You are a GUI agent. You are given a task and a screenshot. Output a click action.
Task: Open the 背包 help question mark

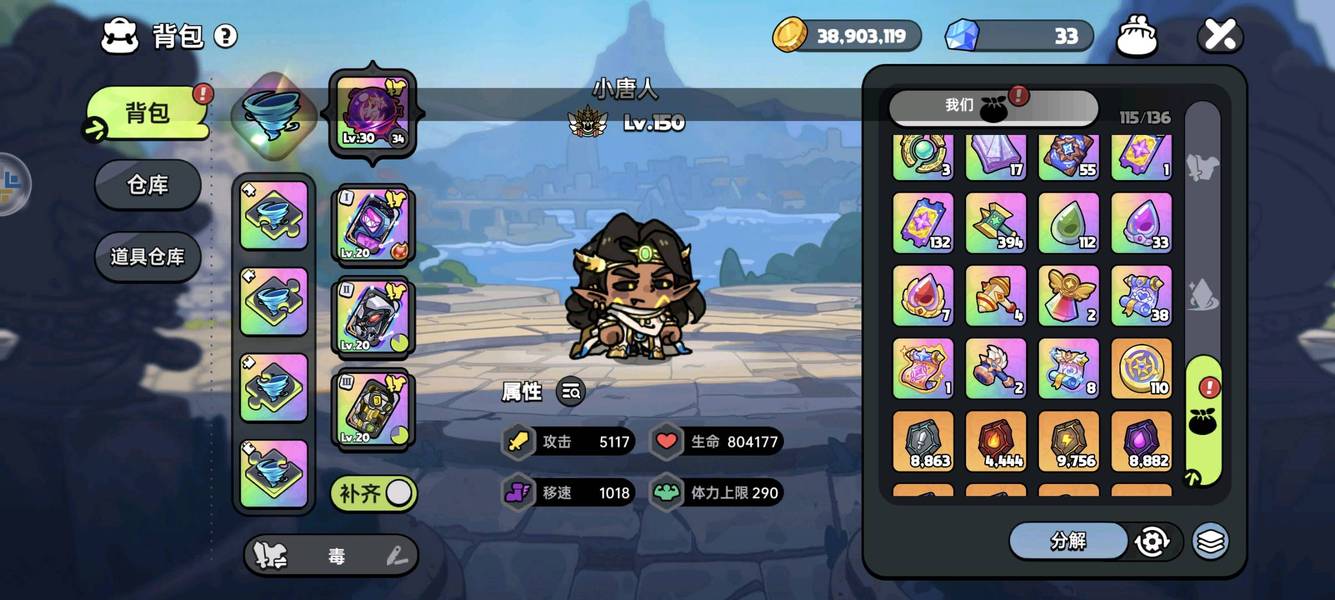(x=226, y=37)
